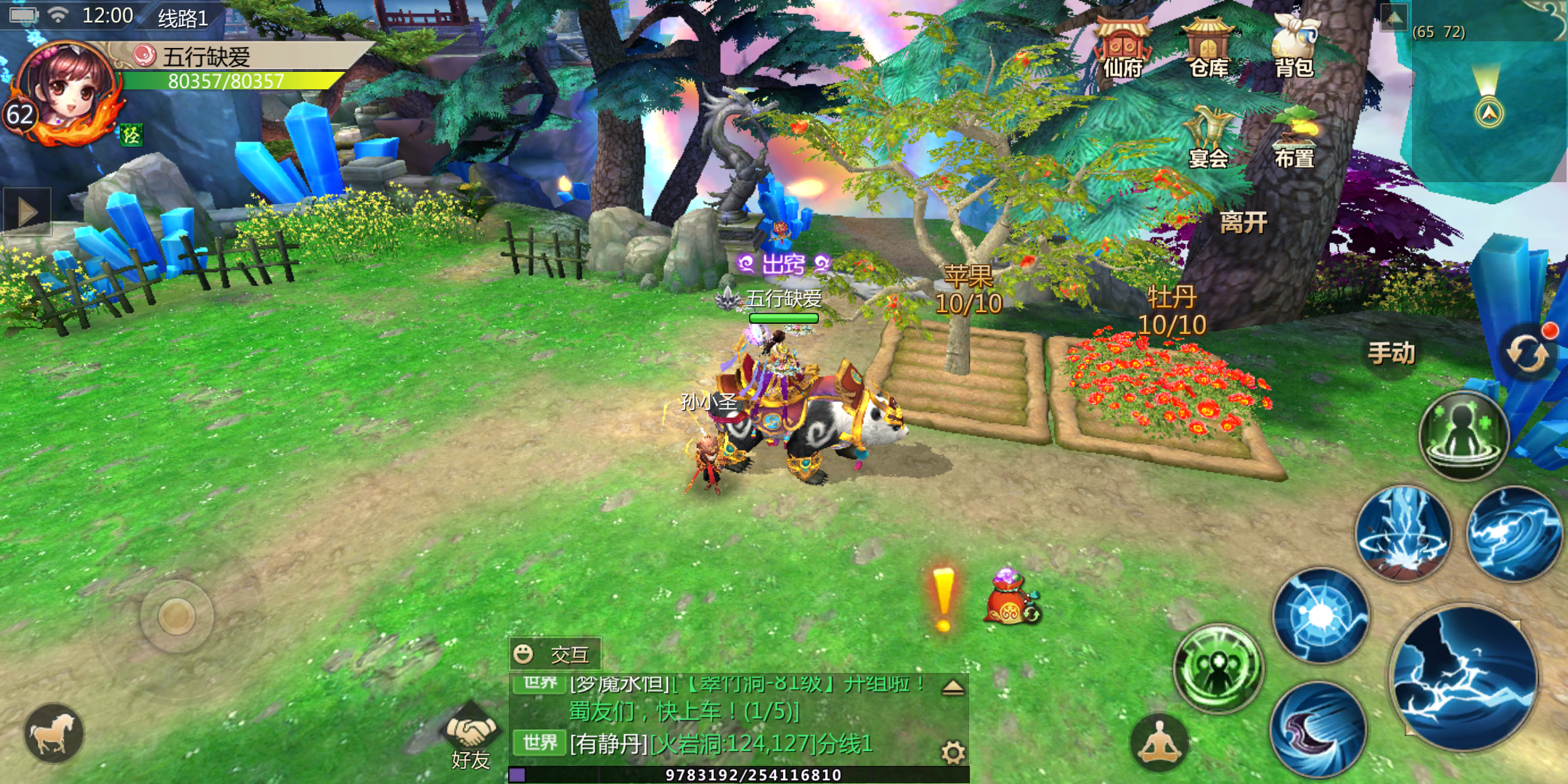Open the 背包 backpack
1568x784 pixels.
click(1294, 48)
